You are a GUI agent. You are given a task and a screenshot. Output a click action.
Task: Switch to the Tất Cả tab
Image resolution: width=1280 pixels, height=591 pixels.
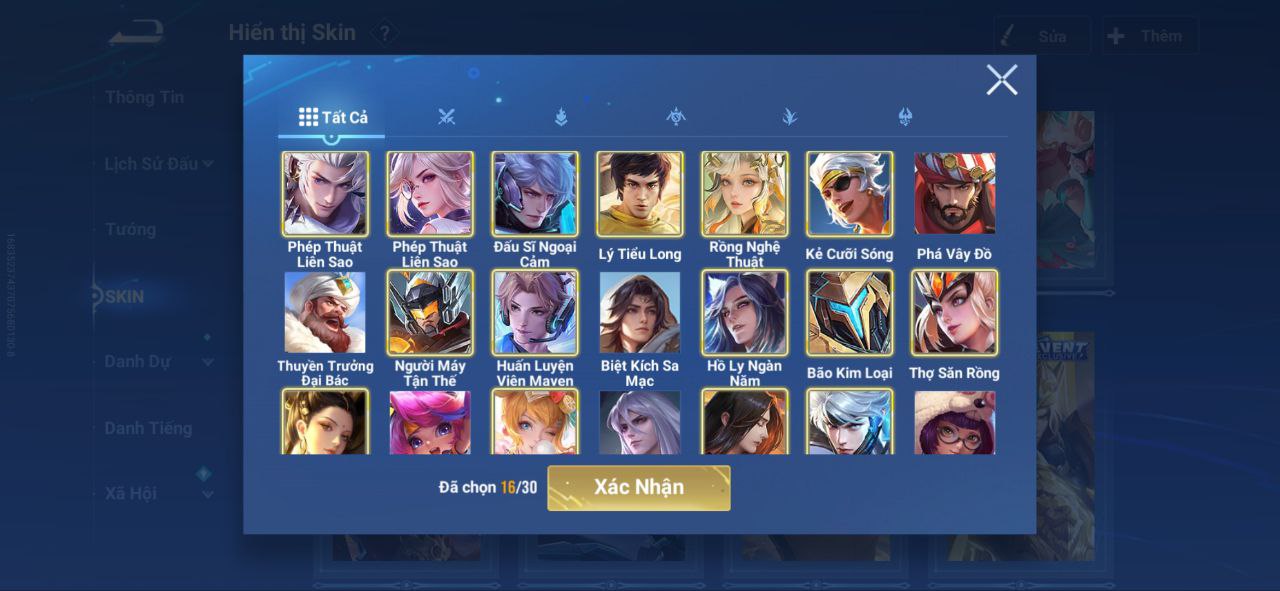[x=333, y=117]
